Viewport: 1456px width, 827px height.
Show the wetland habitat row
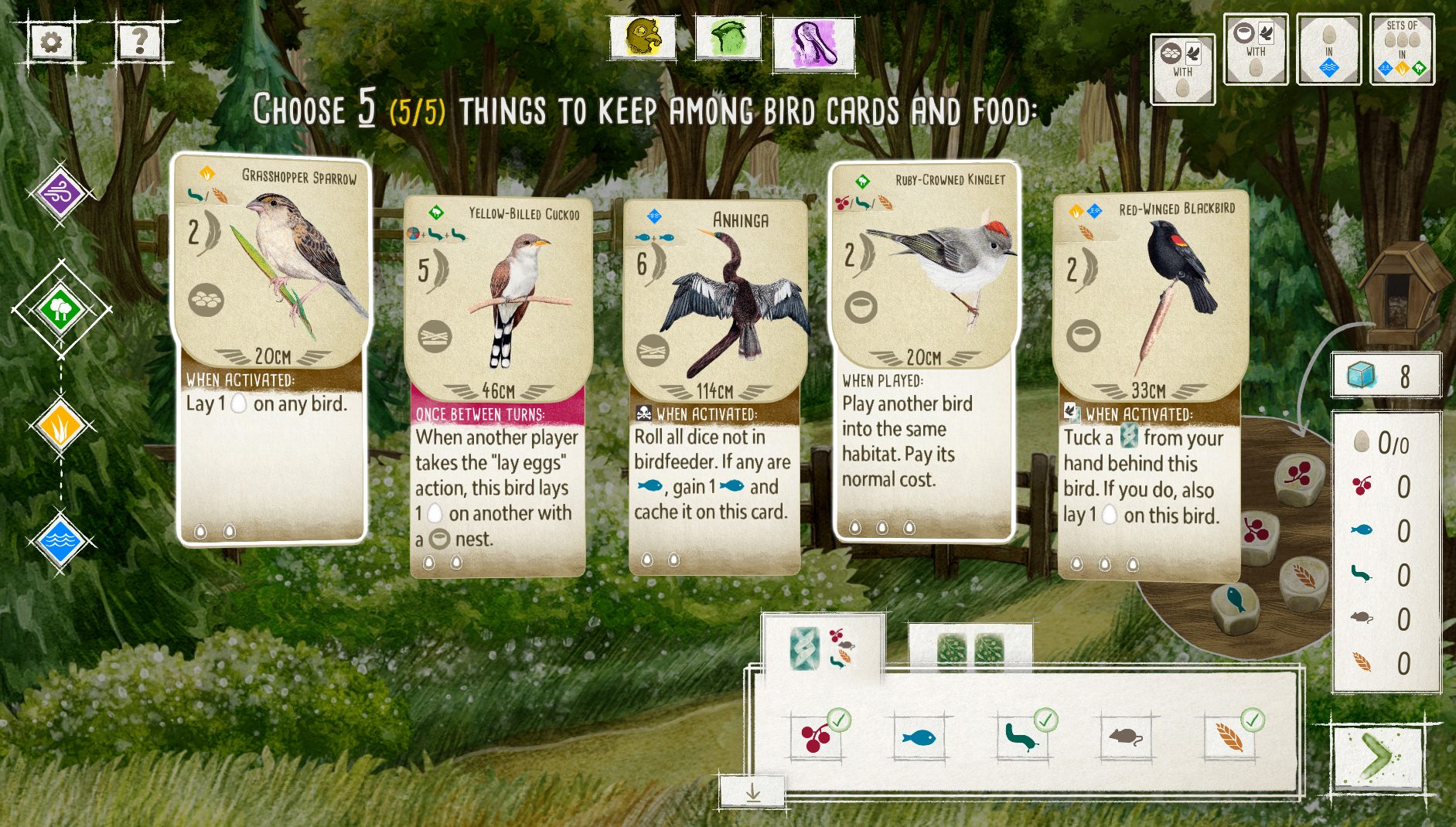pos(60,539)
